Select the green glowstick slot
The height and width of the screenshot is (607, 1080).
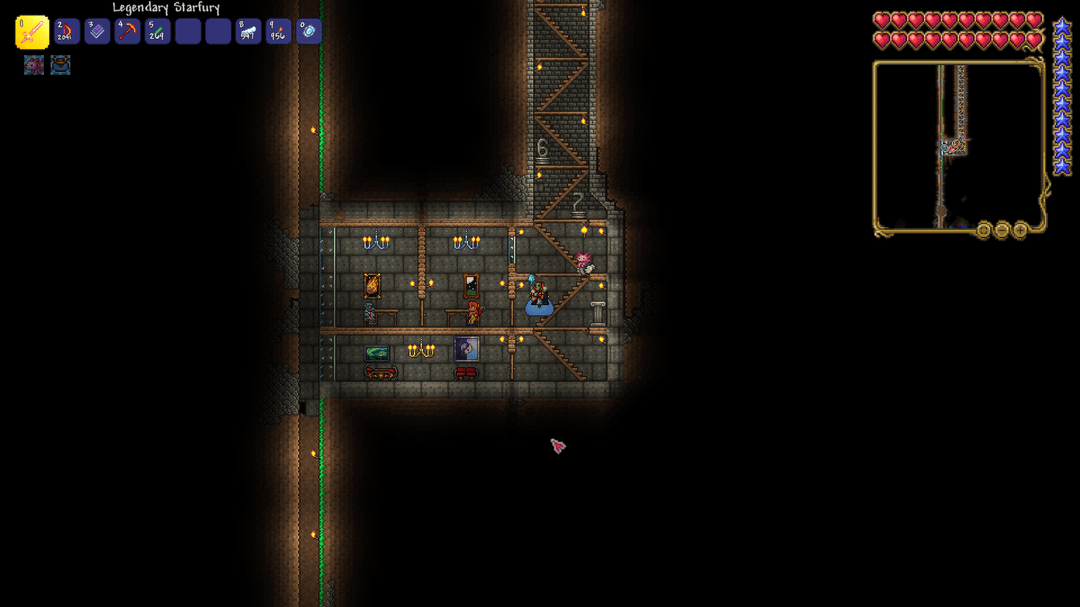157,32
